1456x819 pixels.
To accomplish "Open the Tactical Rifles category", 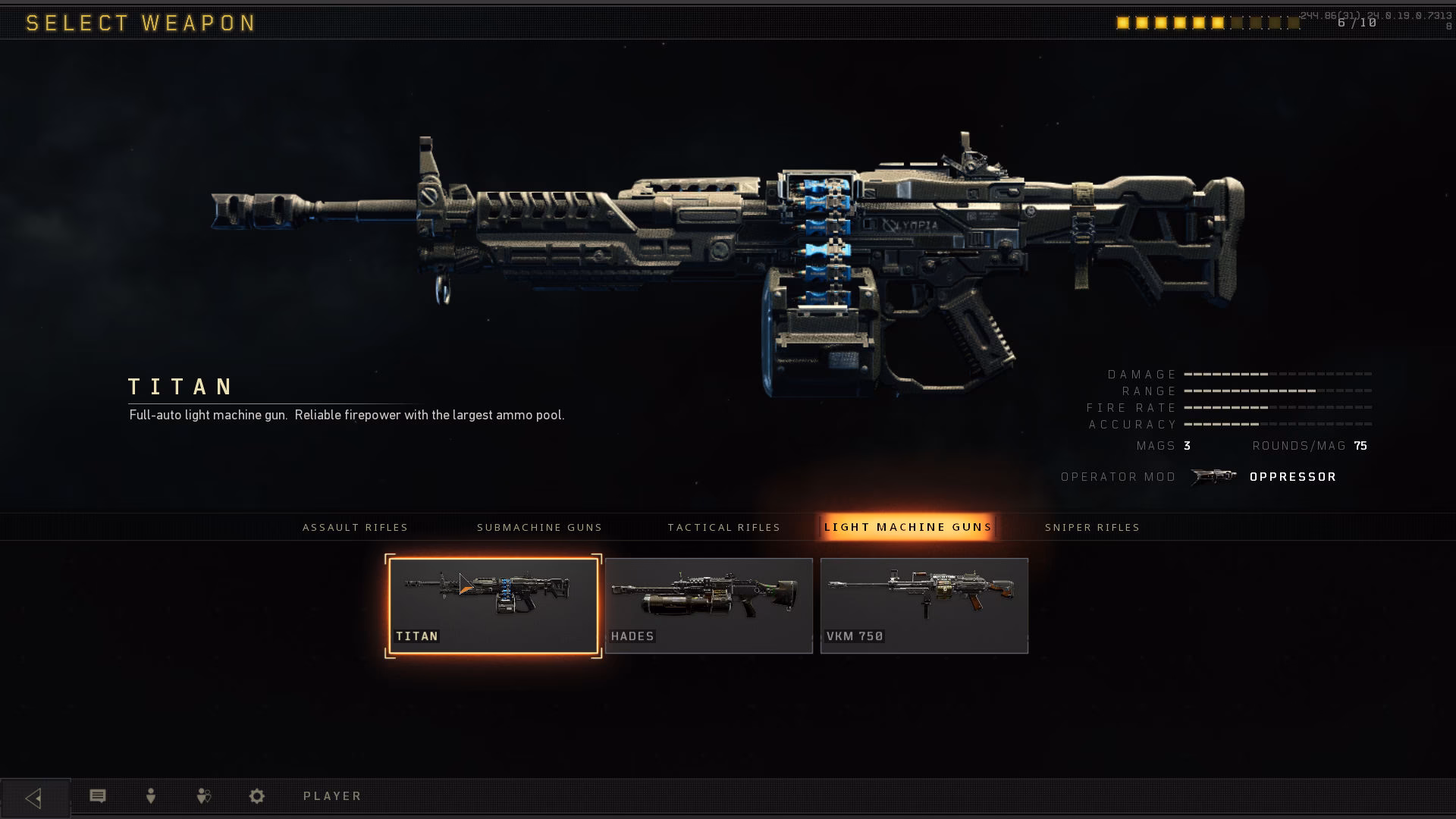I will click(724, 527).
